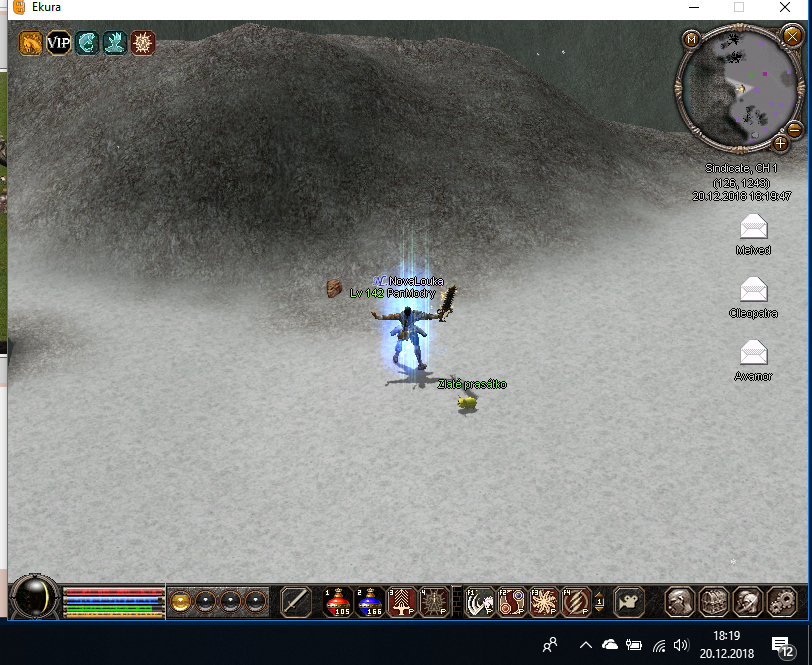Open the message from Avamor
The width and height of the screenshot is (812, 665).
pos(753,352)
